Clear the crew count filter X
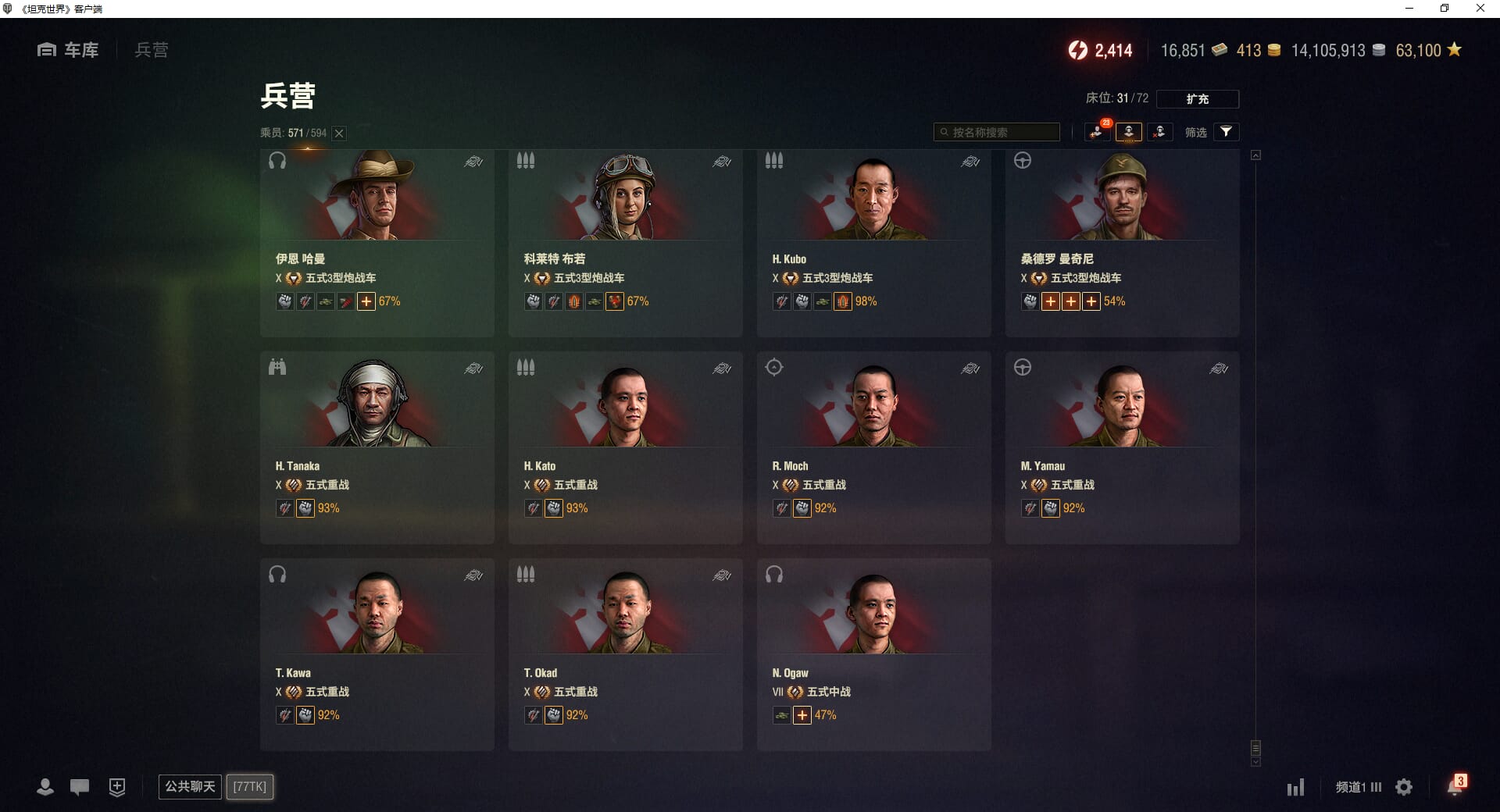The height and width of the screenshot is (812, 1500). coord(339,134)
